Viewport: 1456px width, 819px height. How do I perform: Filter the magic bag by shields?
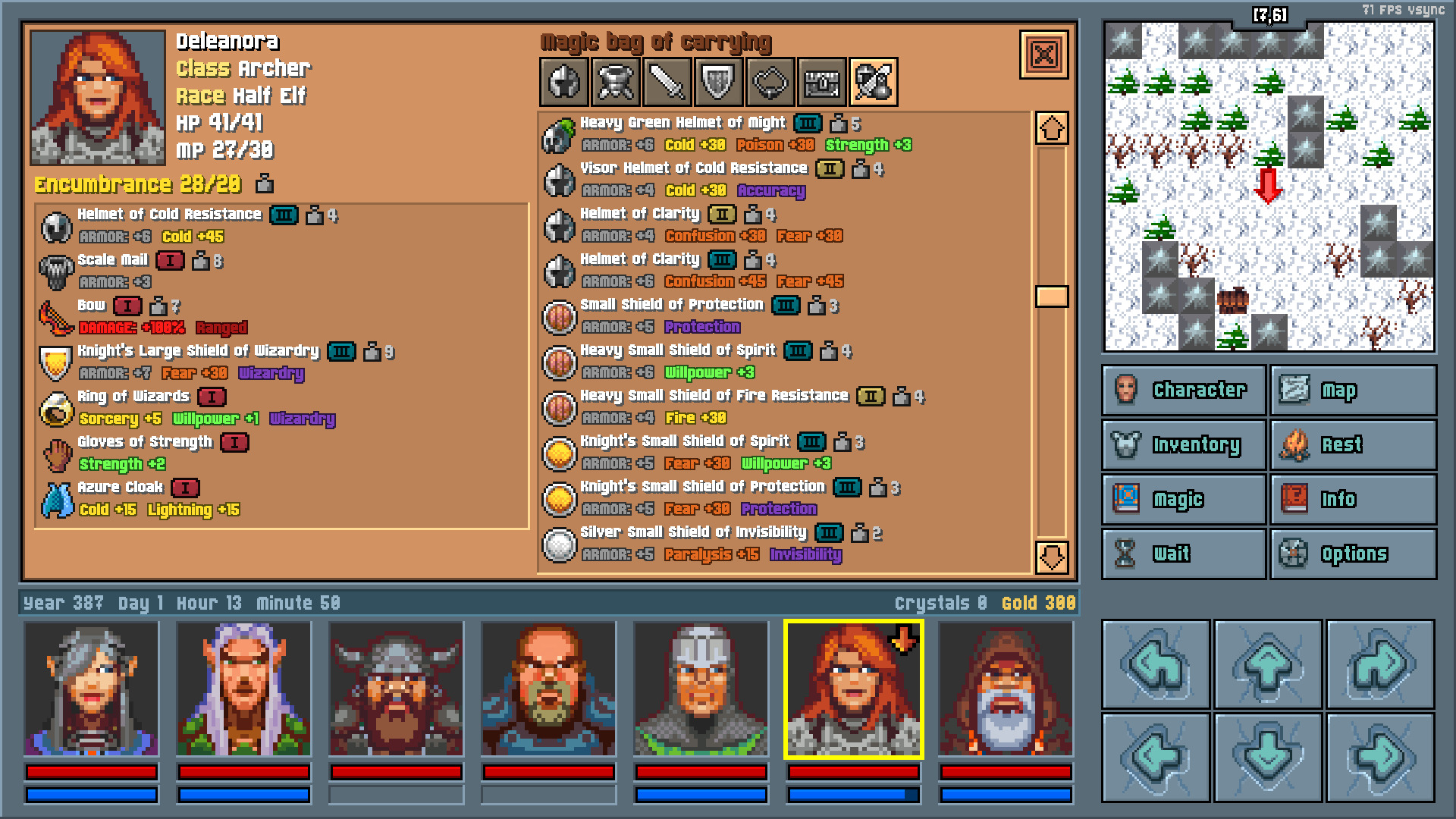pyautogui.click(x=719, y=82)
